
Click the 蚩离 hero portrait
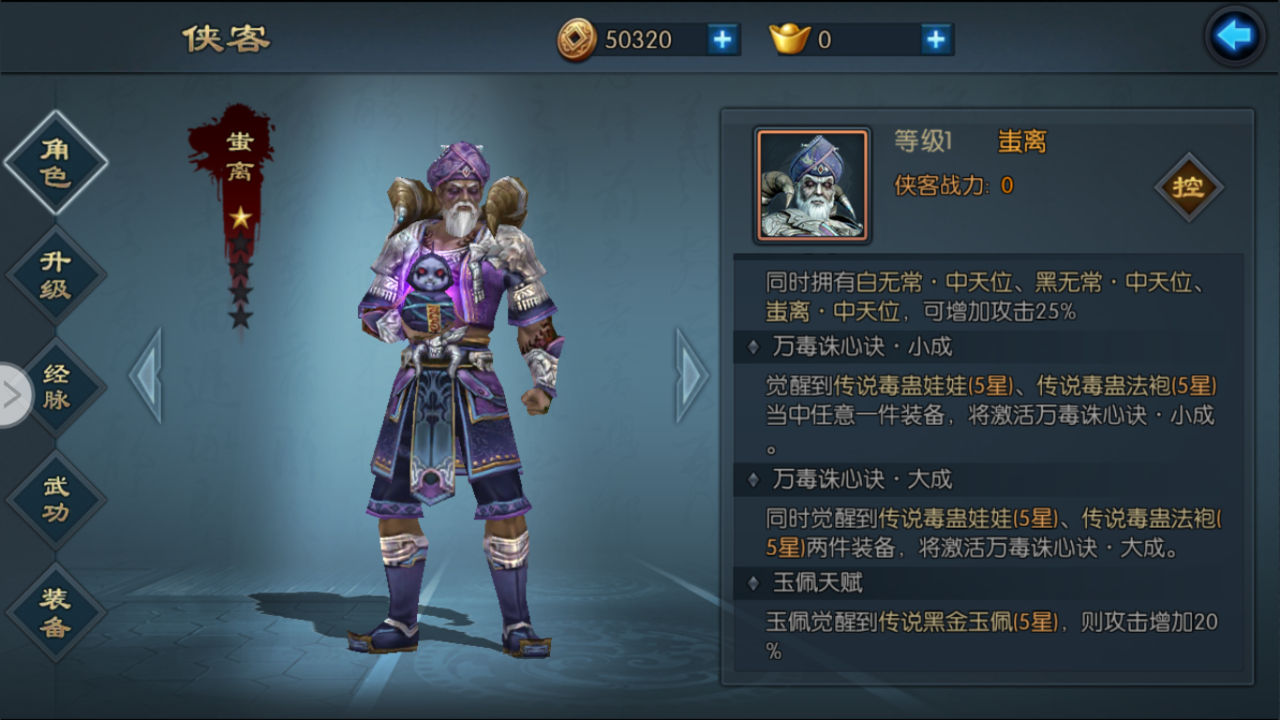[812, 186]
